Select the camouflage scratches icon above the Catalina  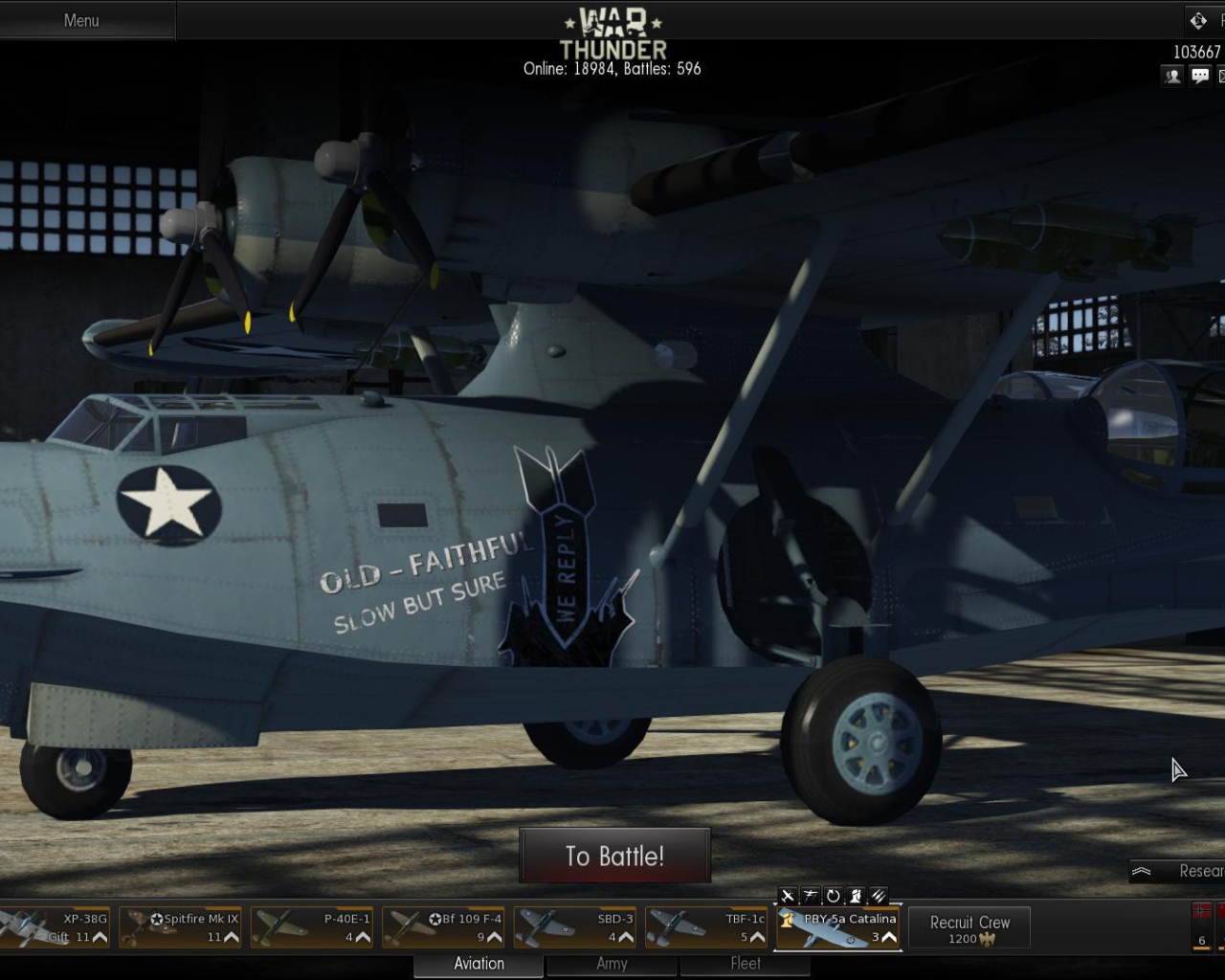(x=879, y=897)
